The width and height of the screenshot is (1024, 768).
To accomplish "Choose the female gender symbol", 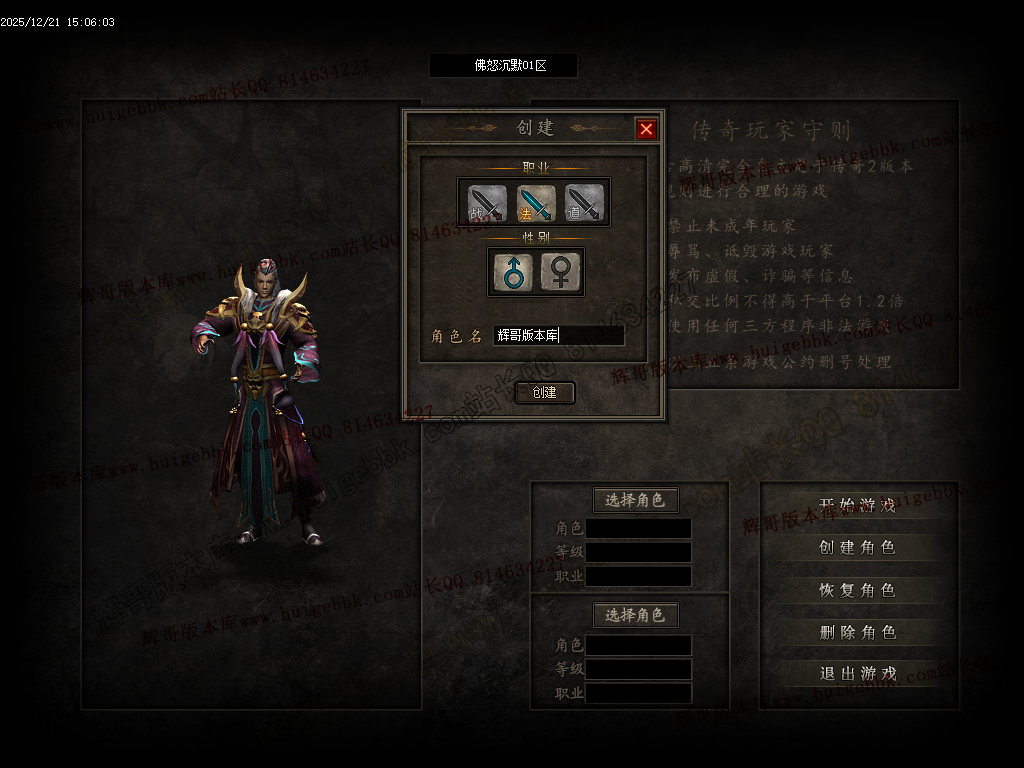I will coord(561,272).
